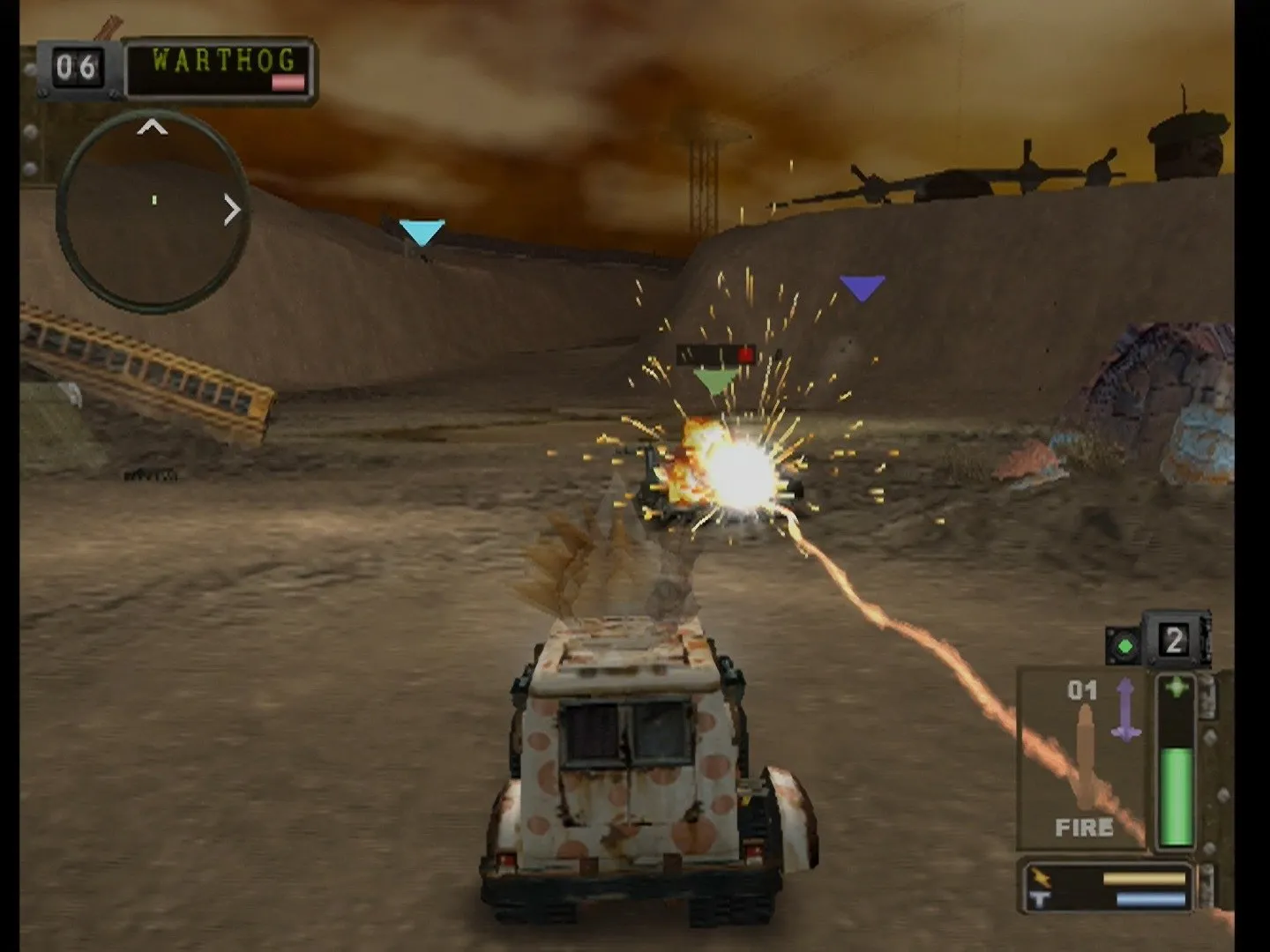The width and height of the screenshot is (1270, 952).
Task: Select the Fire missile weapon panel
Action: coord(1082,759)
